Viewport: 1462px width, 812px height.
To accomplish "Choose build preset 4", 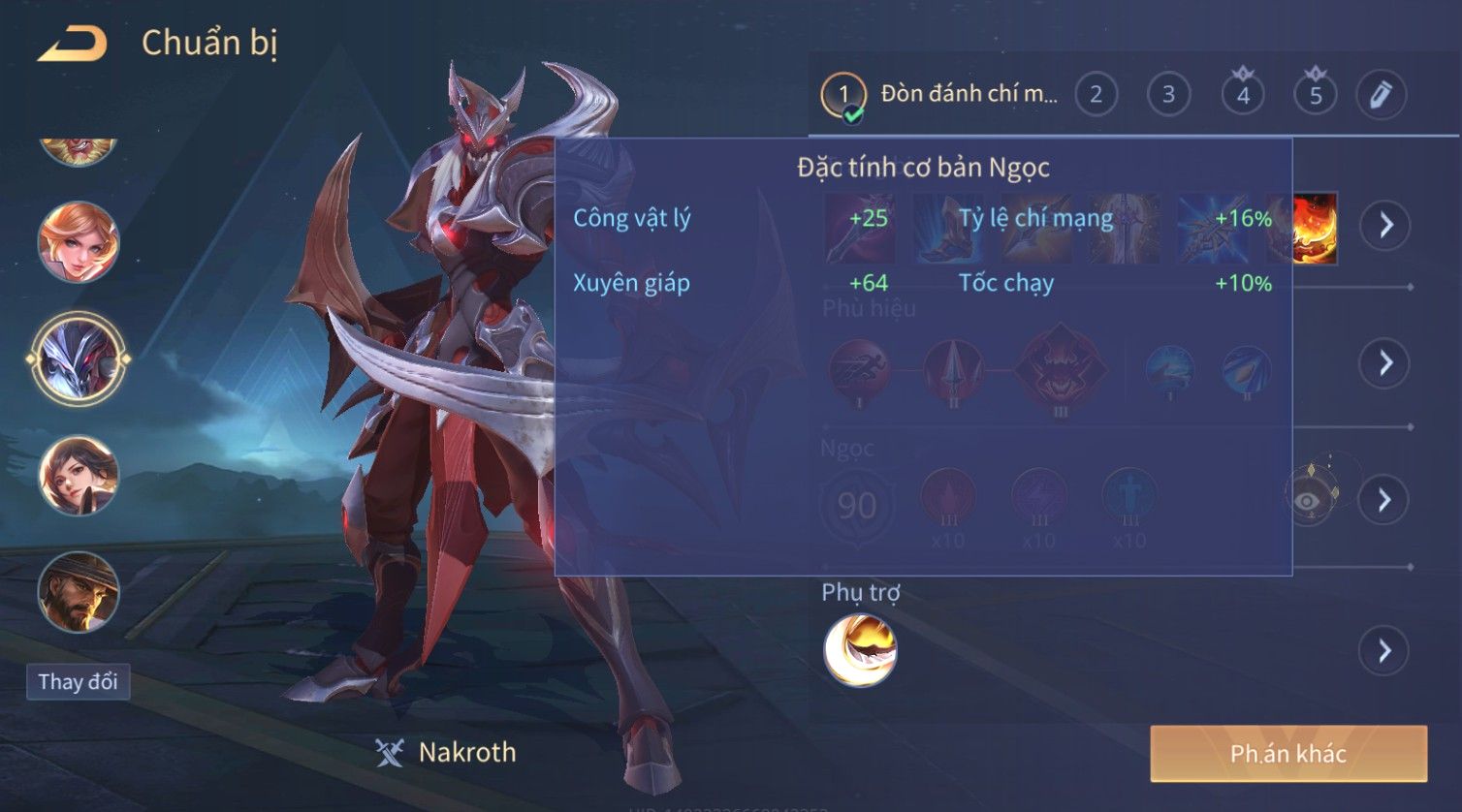I will point(1243,95).
